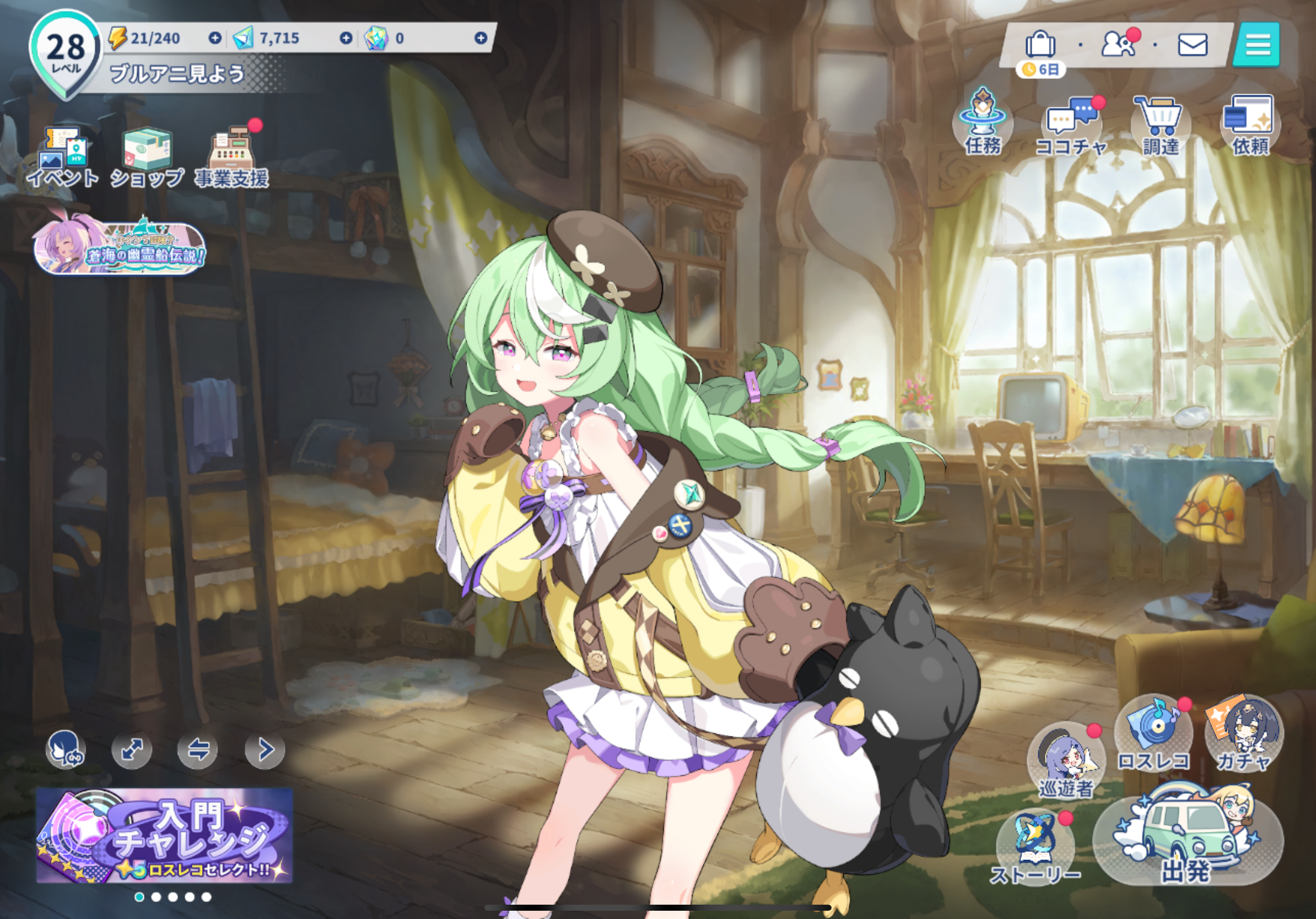Open the 蒼海の幽霊船伝説 event banner

point(120,248)
